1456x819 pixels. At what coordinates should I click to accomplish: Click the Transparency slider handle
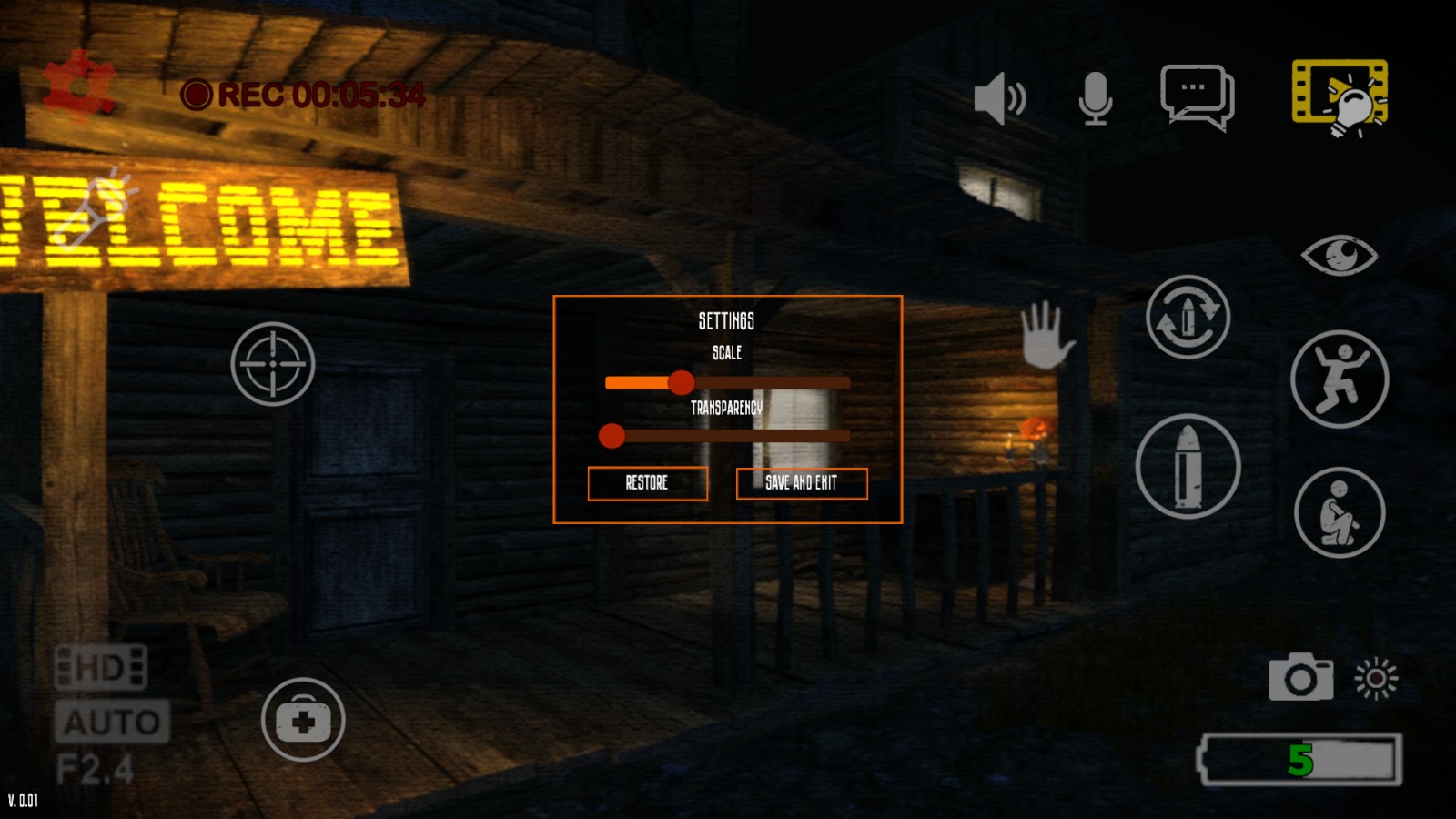pyautogui.click(x=612, y=436)
